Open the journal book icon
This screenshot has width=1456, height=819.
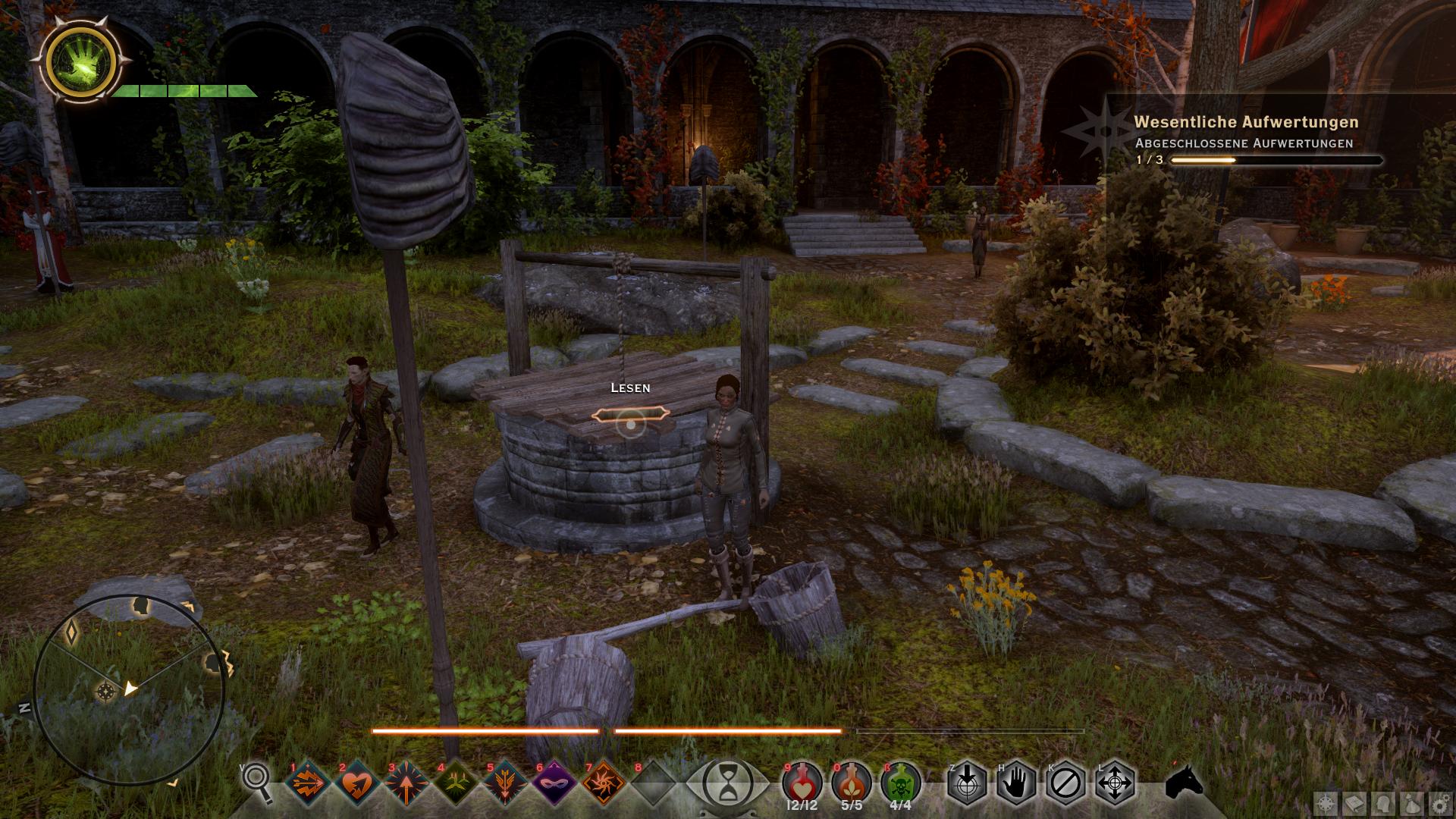1355,803
